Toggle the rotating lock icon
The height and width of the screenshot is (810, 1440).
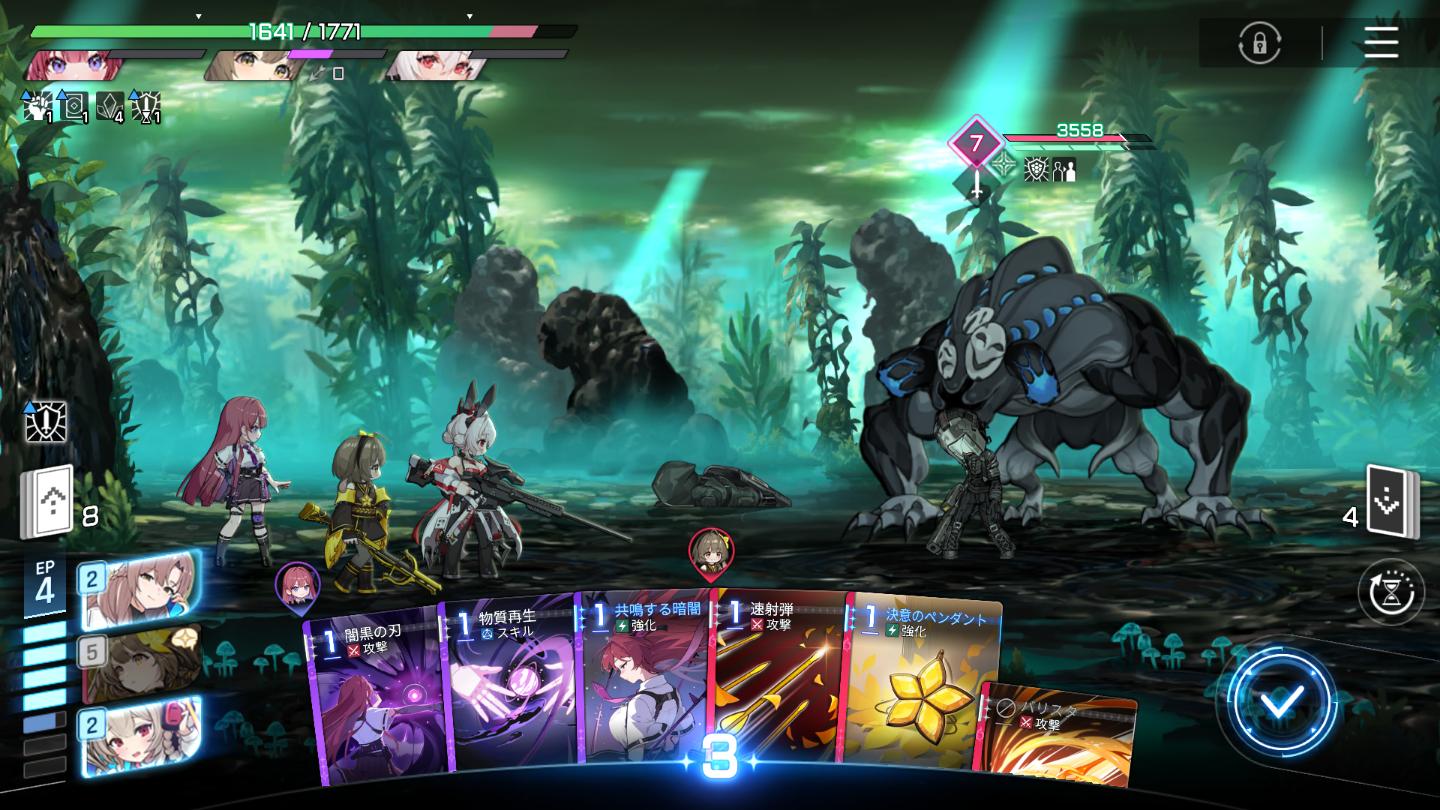1259,44
